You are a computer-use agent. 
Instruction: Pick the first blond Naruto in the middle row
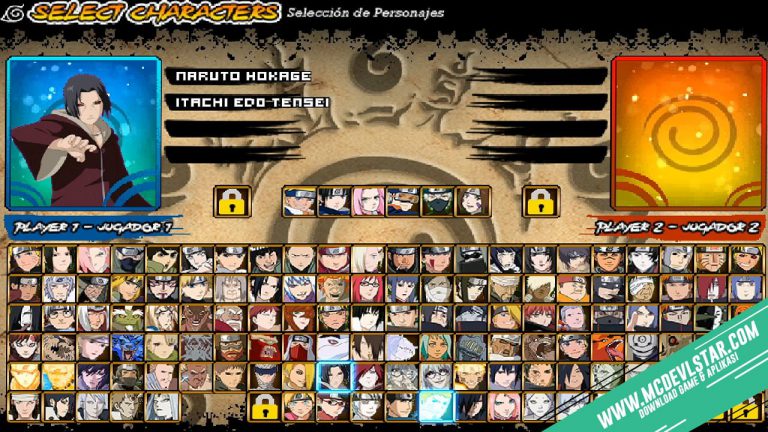pyautogui.click(x=299, y=202)
